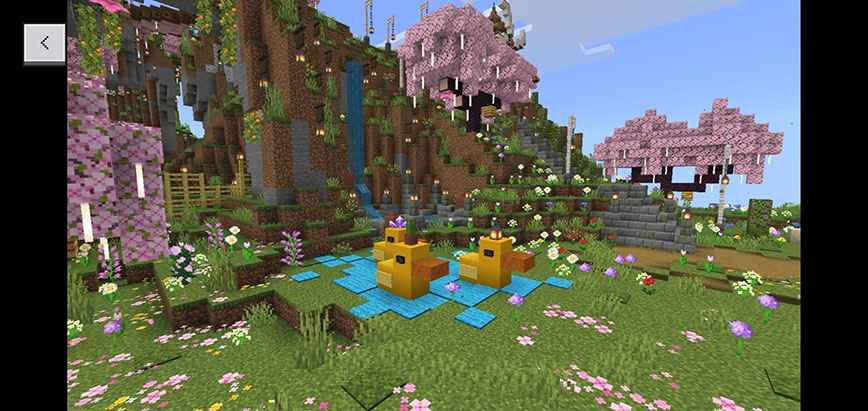868x411 pixels.
Task: Go back using the arrow button
Action: coord(45,42)
